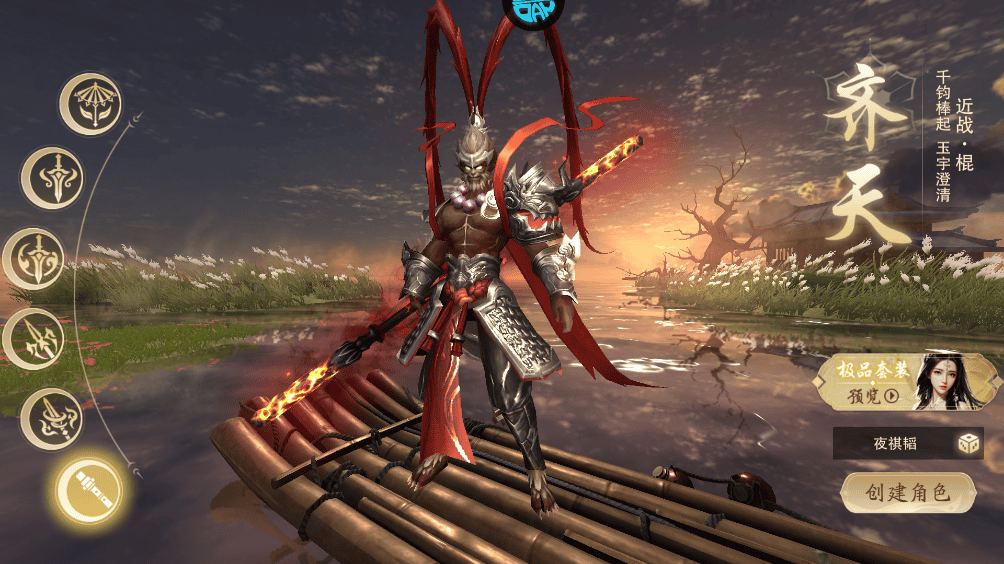Select the highlighted staff class icon

89,490
